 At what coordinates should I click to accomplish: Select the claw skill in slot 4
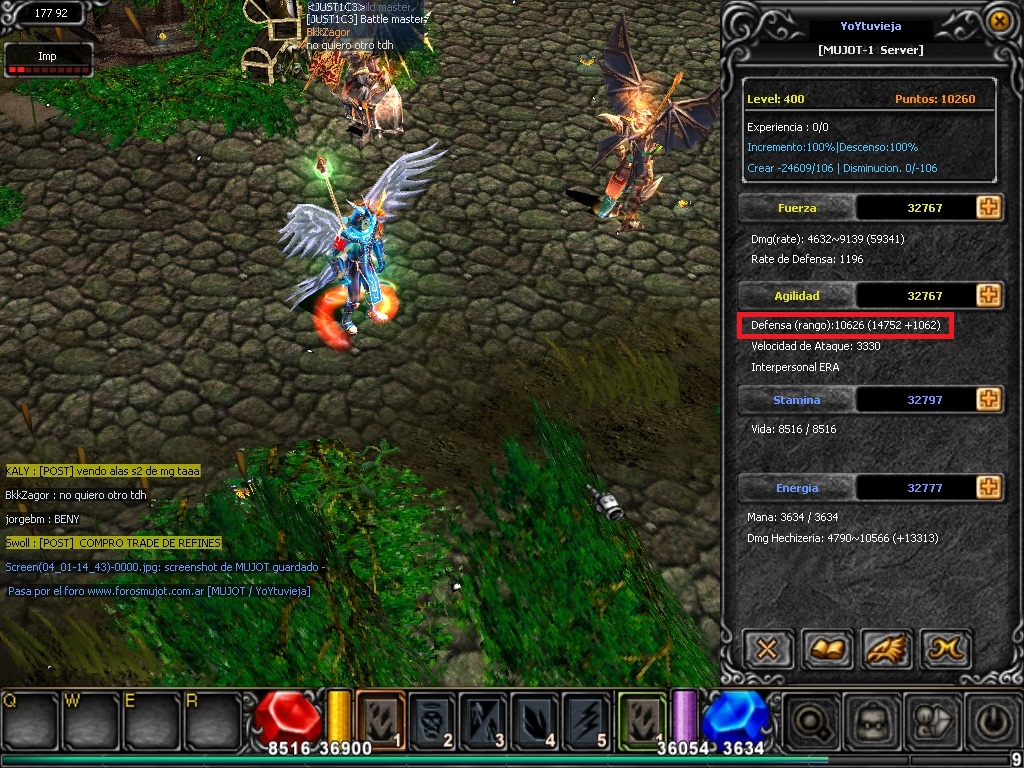click(x=535, y=718)
